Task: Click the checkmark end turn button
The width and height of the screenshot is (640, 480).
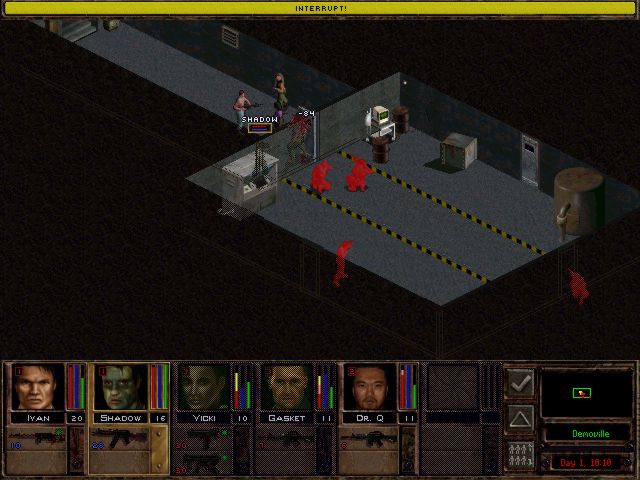Action: pos(520,382)
